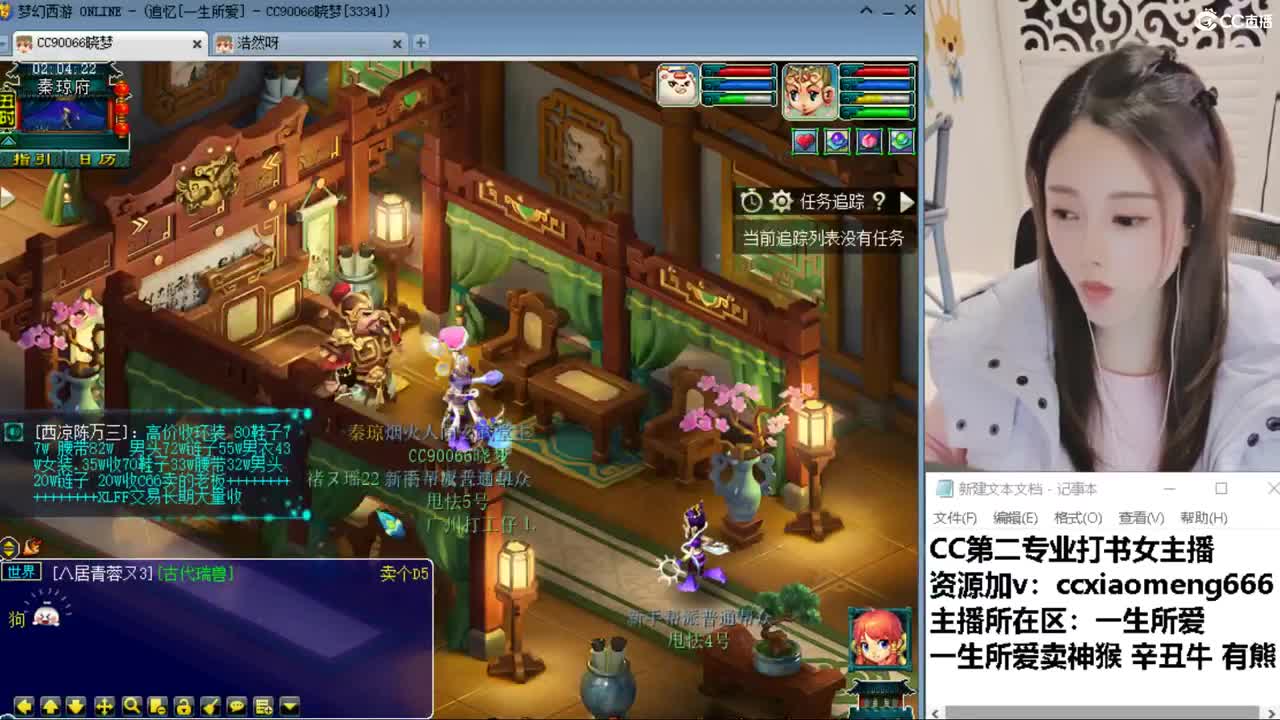1280x720 pixels.
Task: Click the purple orb gem icon
Action: pyautogui.click(x=837, y=141)
